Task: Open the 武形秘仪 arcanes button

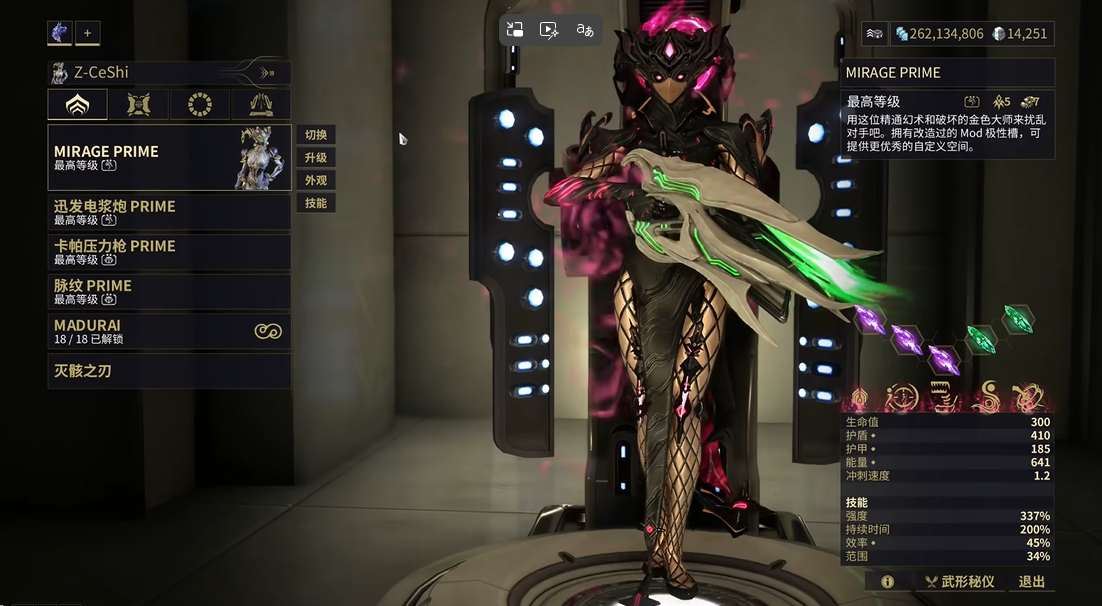Action: click(x=958, y=581)
